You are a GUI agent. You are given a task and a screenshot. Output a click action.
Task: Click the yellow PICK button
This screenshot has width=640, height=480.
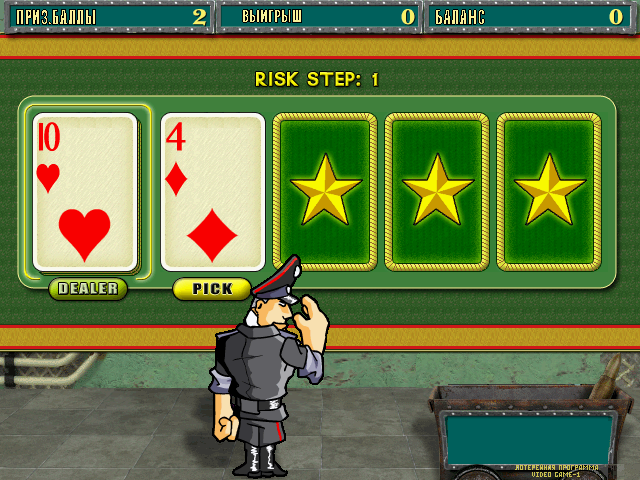[x=212, y=289]
